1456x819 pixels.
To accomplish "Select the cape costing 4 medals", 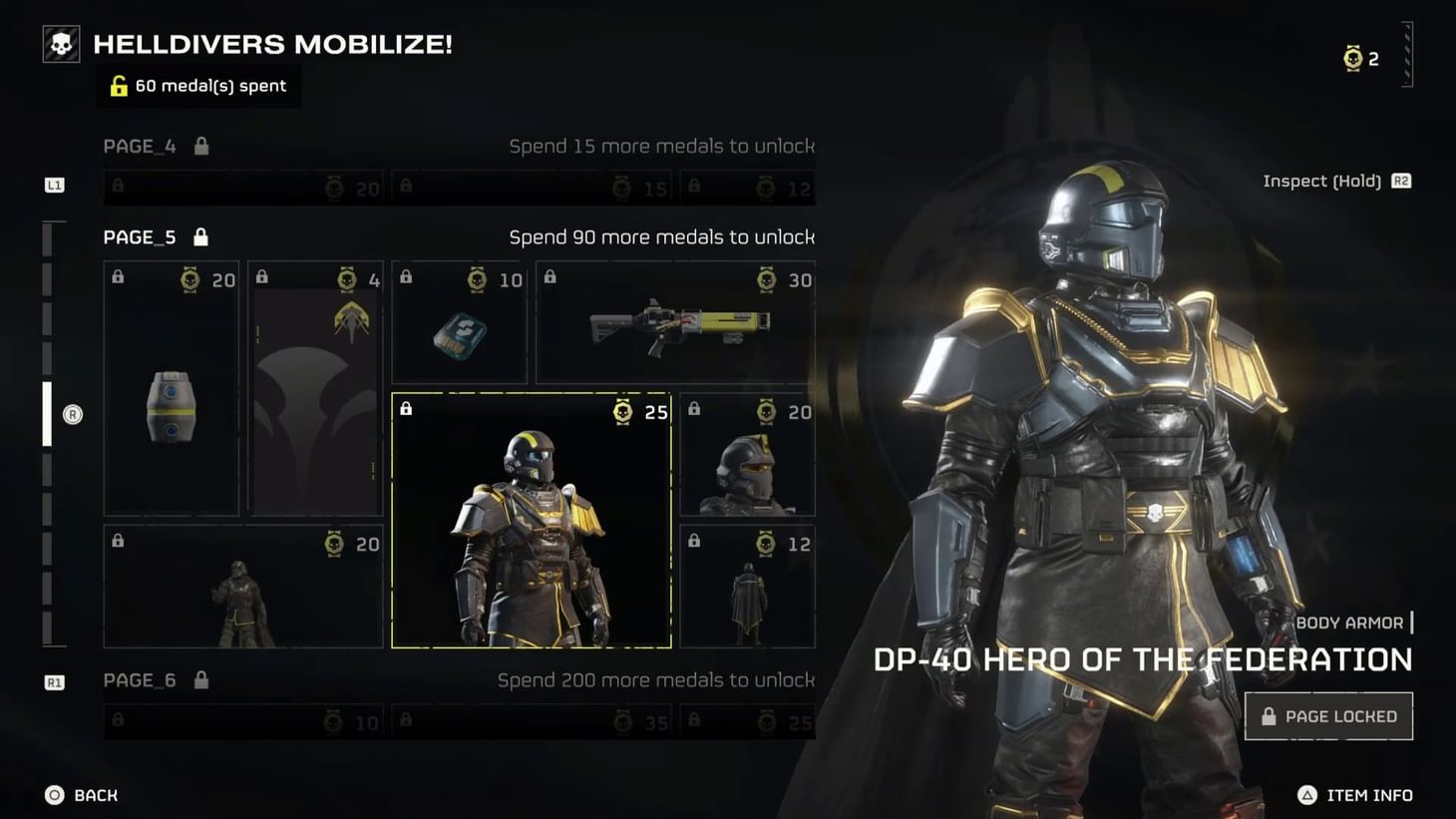I will click(x=315, y=389).
